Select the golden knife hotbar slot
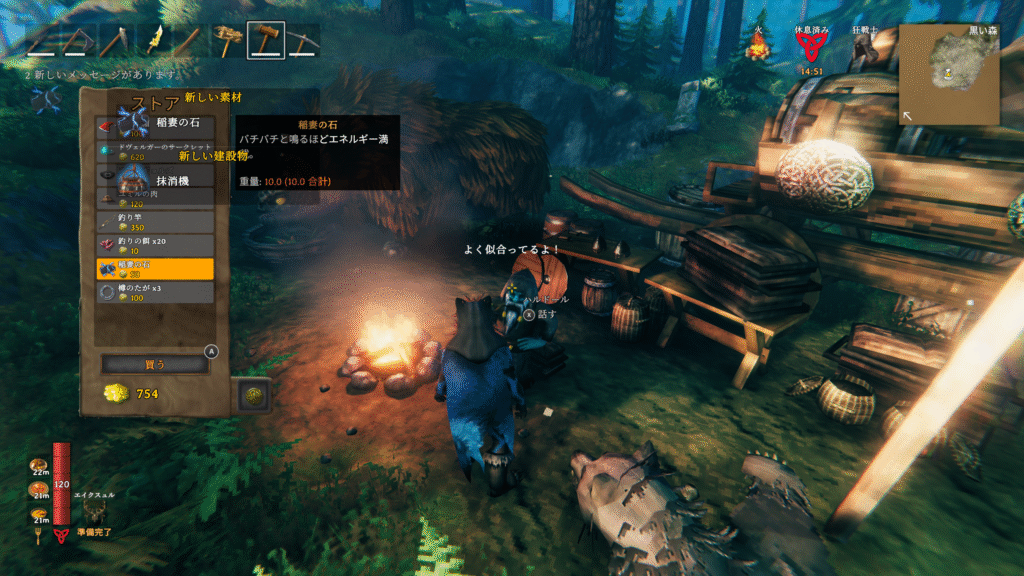The width and height of the screenshot is (1024, 576). click(155, 41)
